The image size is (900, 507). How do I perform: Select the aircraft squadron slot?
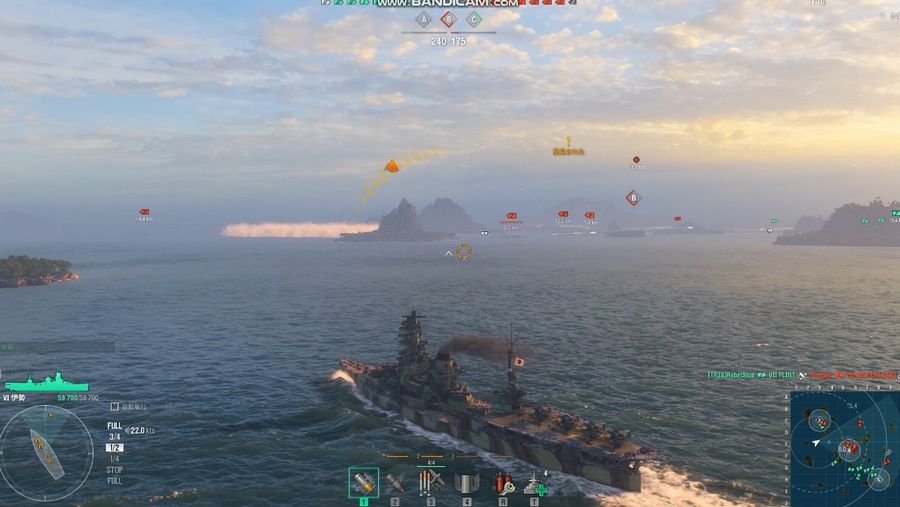click(x=431, y=482)
